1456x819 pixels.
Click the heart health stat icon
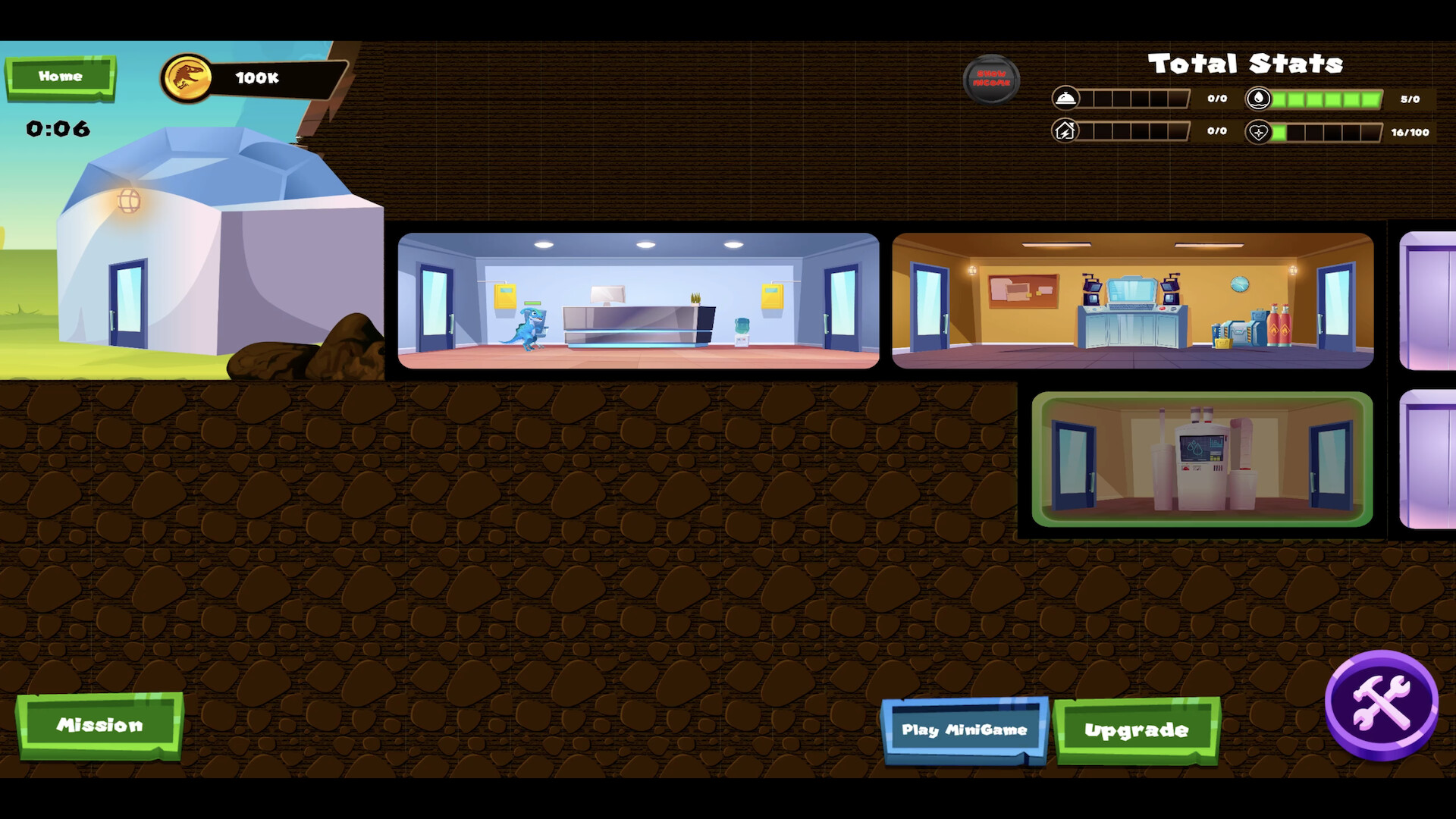[x=1258, y=130]
